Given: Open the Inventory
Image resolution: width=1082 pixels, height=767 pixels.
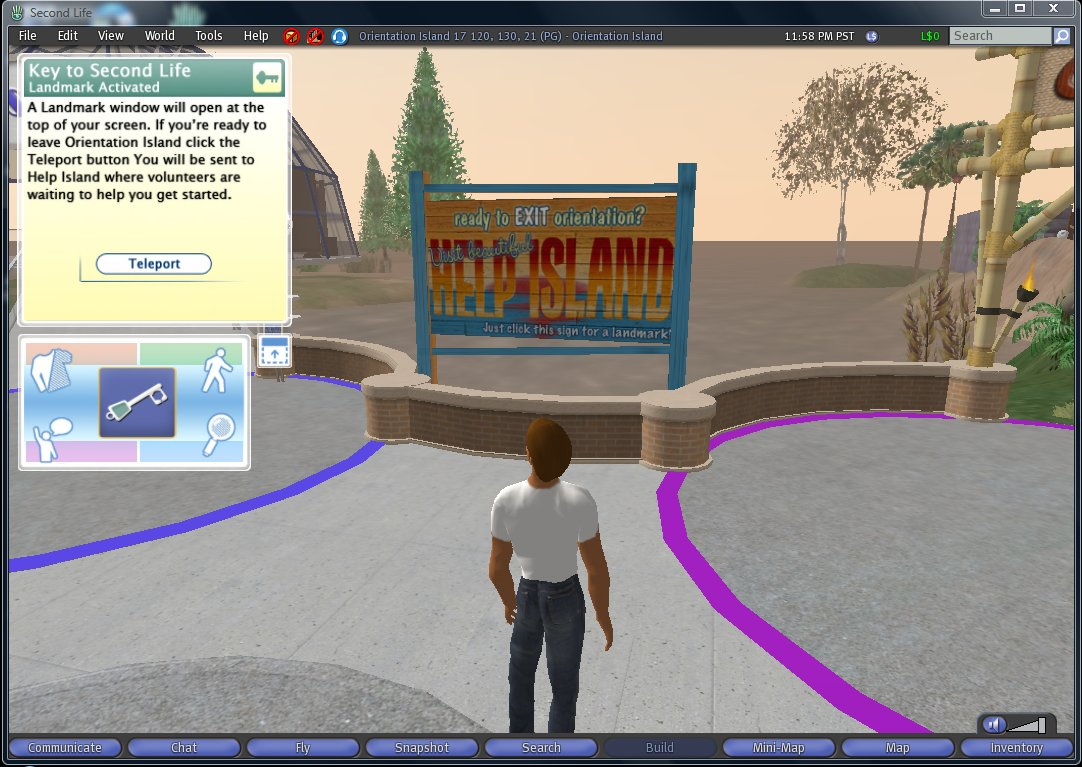Looking at the screenshot, I should point(1017,748).
